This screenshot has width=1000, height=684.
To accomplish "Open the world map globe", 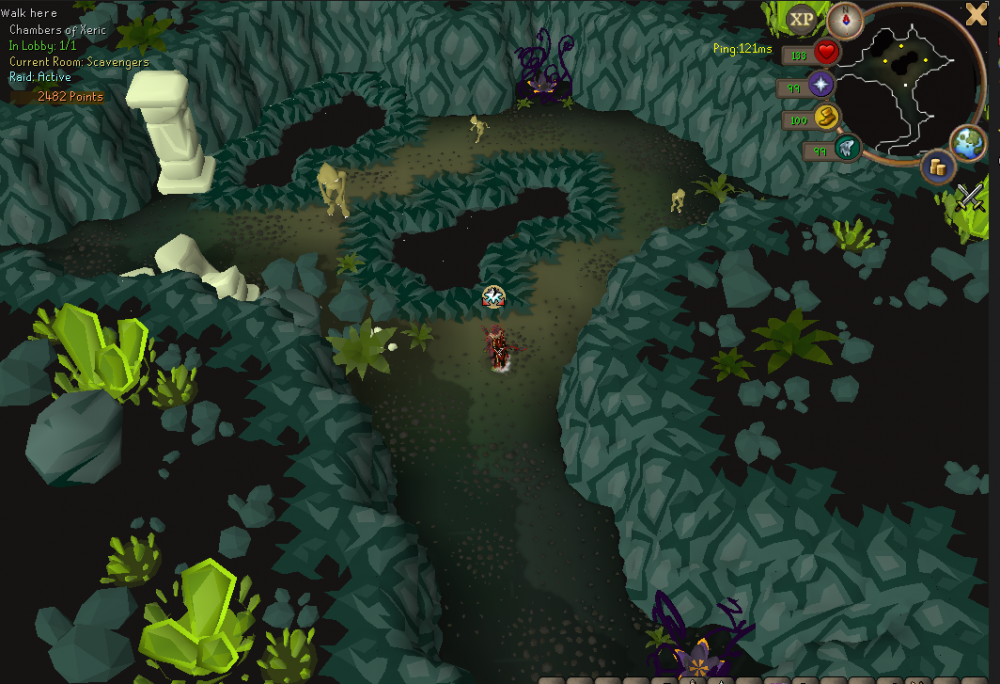I will coord(969,143).
